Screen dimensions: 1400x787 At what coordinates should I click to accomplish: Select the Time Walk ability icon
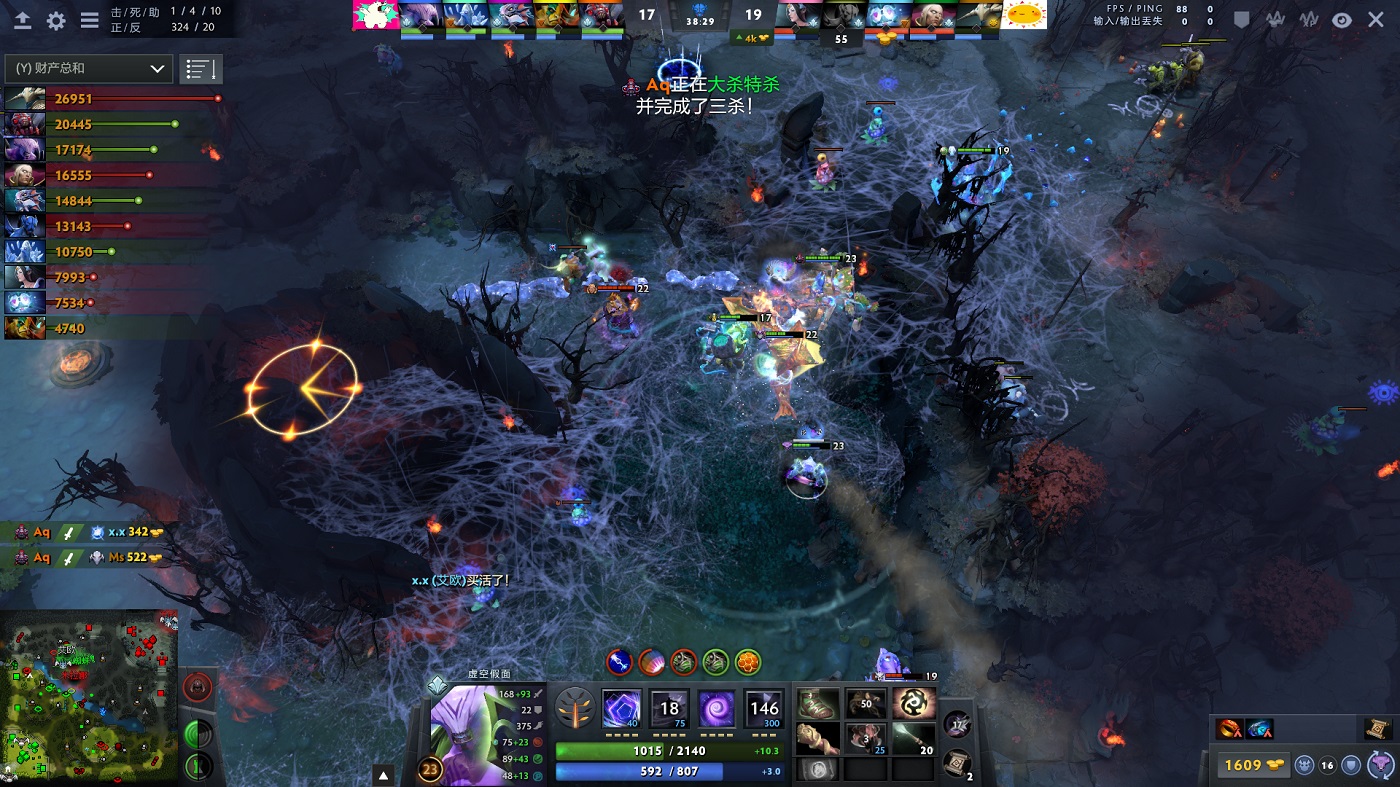tap(622, 709)
